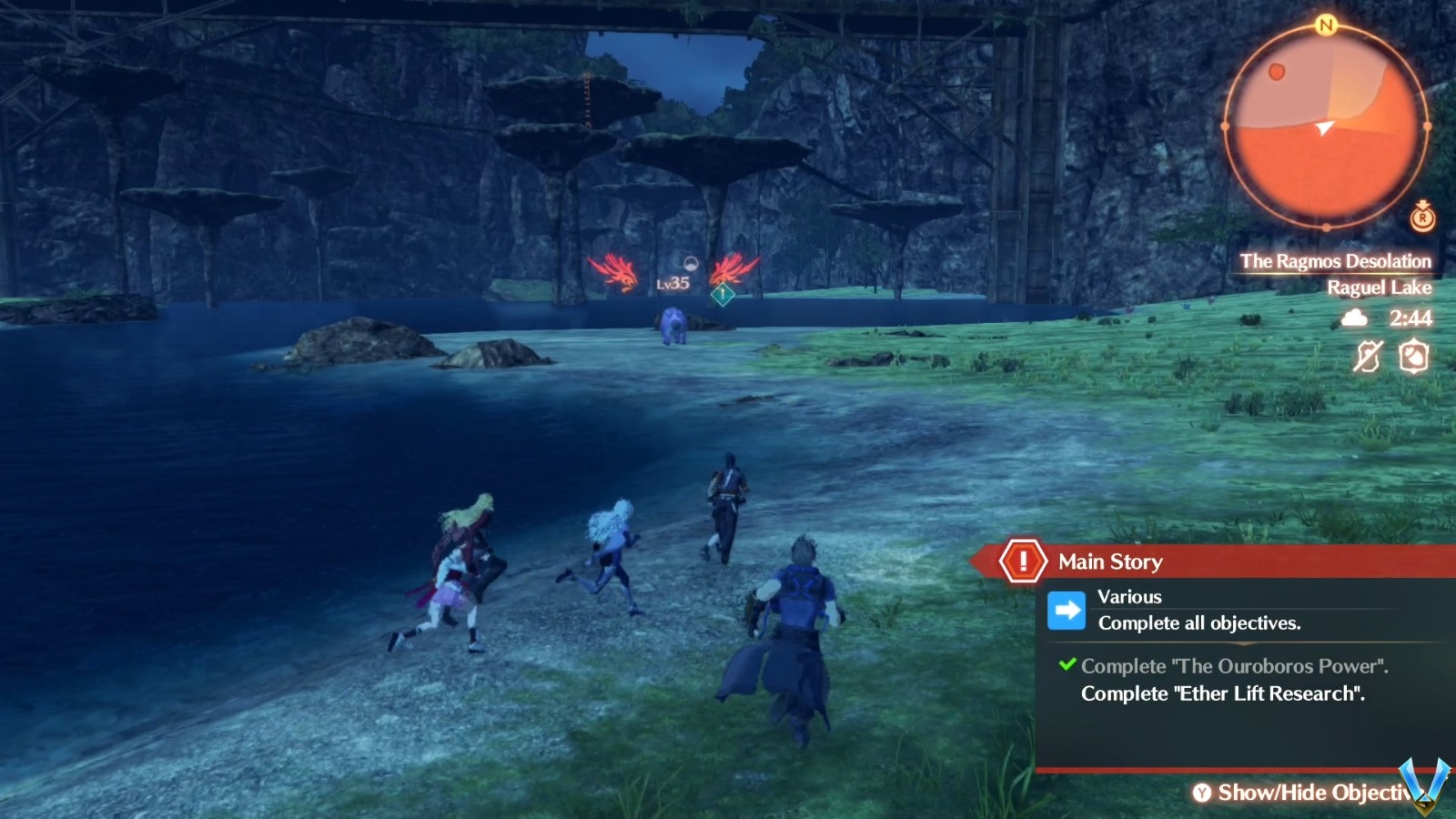Select the blue arrow quest marker icon

1065,611
